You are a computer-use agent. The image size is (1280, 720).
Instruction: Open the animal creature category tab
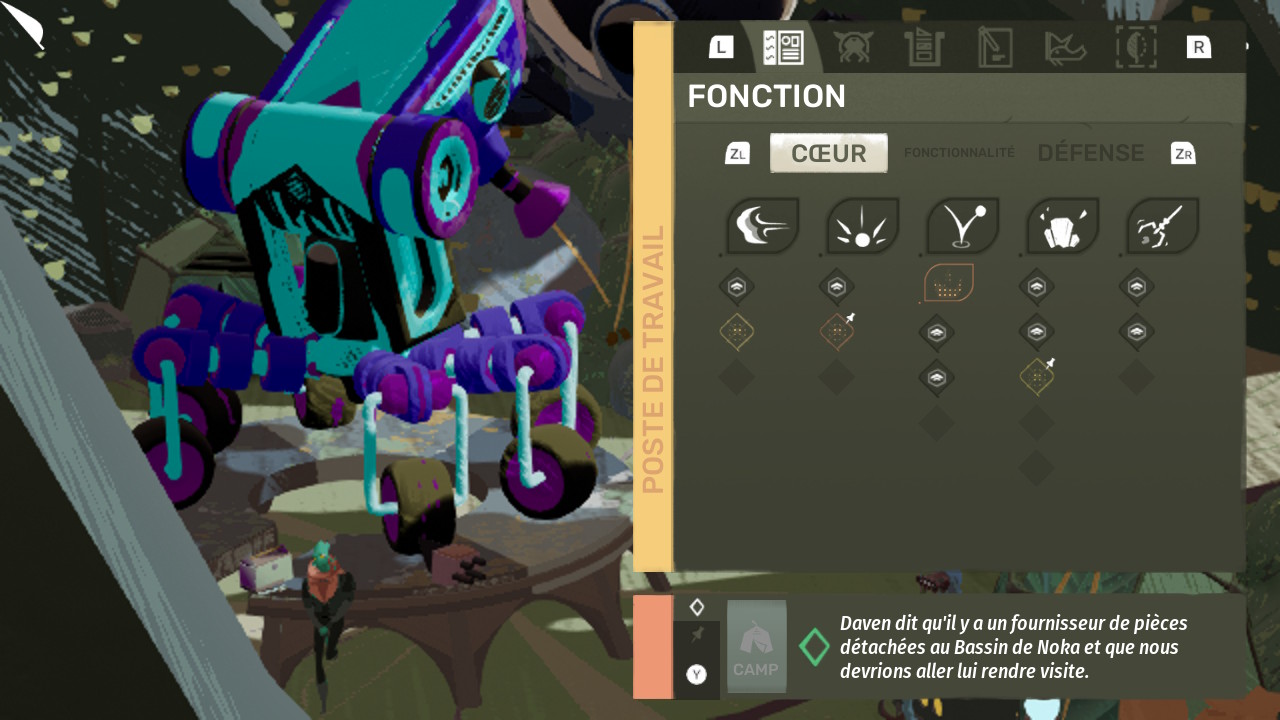1065,47
